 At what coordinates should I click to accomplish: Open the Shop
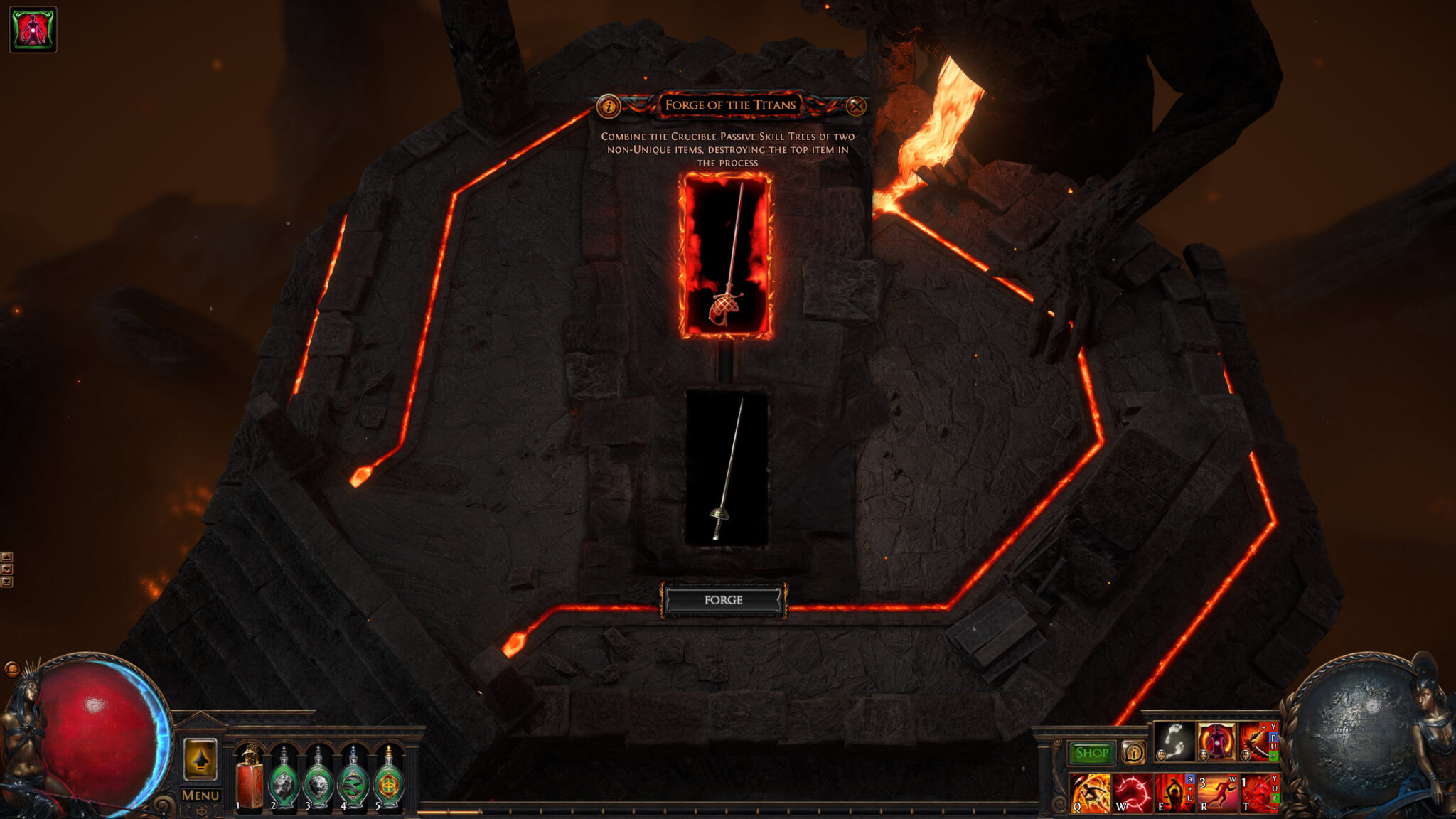click(x=1090, y=754)
